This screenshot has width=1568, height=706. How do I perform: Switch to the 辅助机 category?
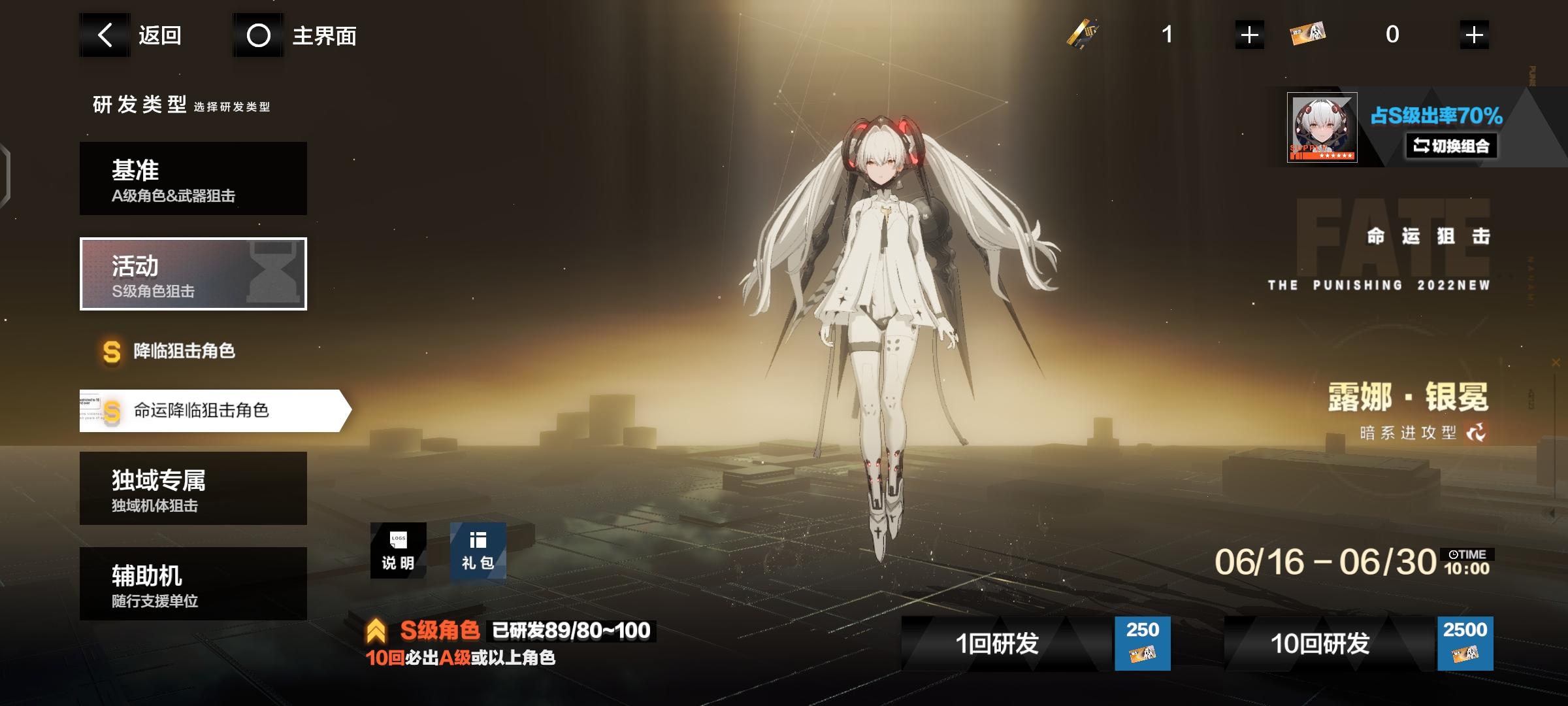tap(193, 582)
